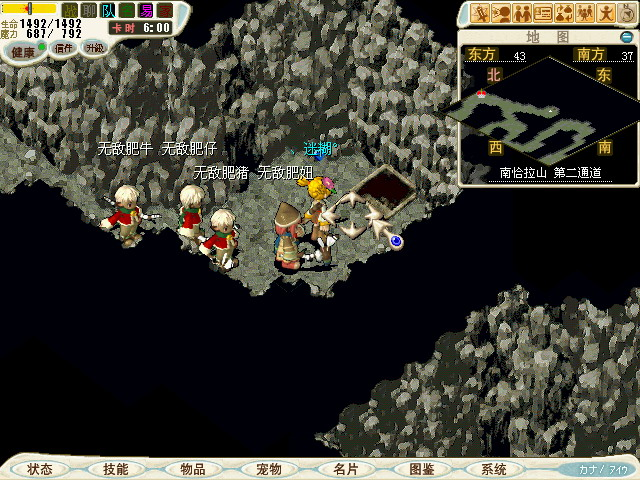Open the 系统 system menu
Viewport: 640px width, 480px height.
point(494,469)
